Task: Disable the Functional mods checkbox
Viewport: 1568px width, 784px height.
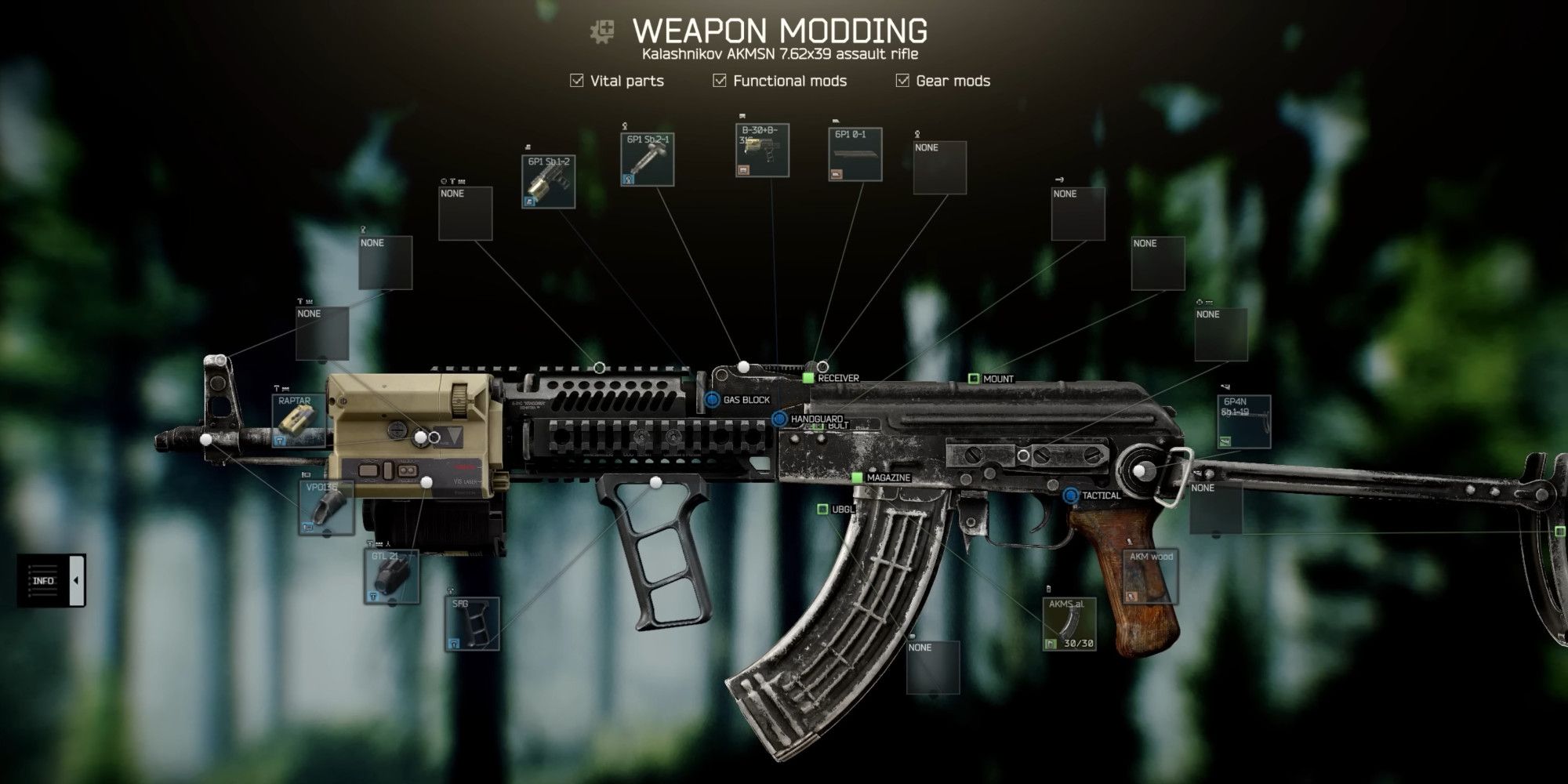Action: pyautogui.click(x=718, y=79)
